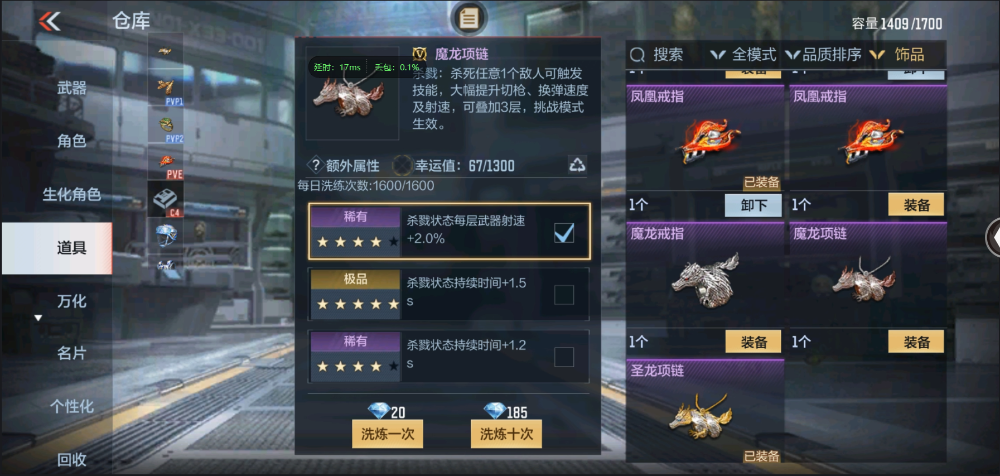Image resolution: width=1000 pixels, height=476 pixels.
Task: Go to the 个性化 tab
Action: pos(71,406)
